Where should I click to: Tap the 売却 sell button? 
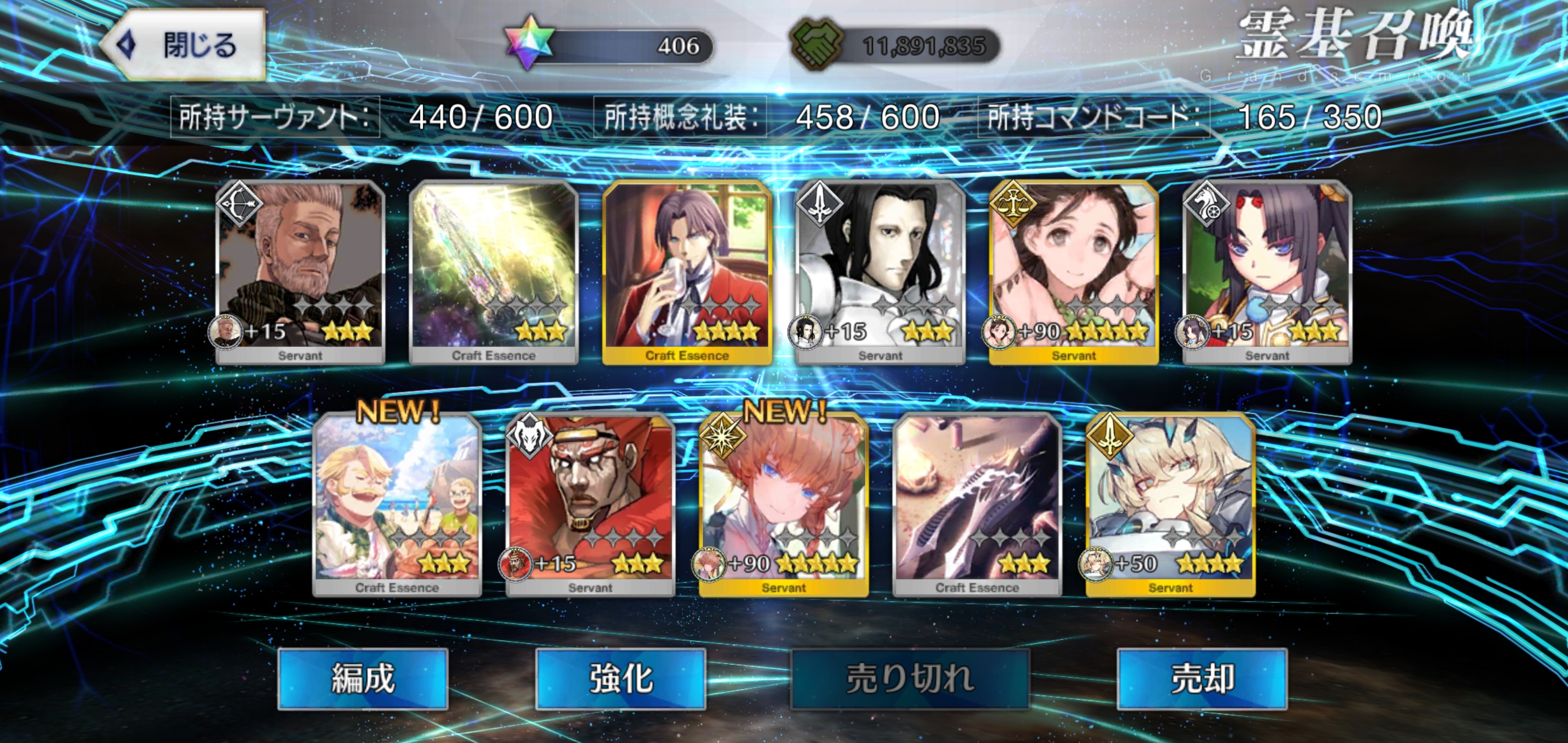coord(1202,679)
